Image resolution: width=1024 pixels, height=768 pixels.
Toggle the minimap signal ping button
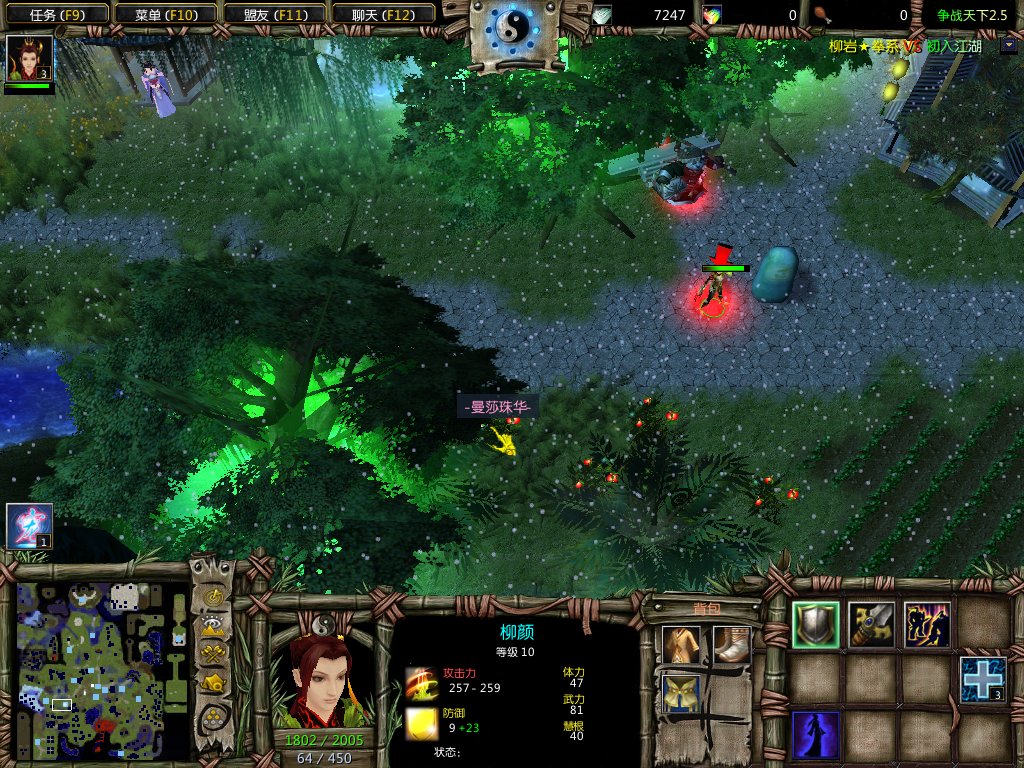click(x=212, y=597)
